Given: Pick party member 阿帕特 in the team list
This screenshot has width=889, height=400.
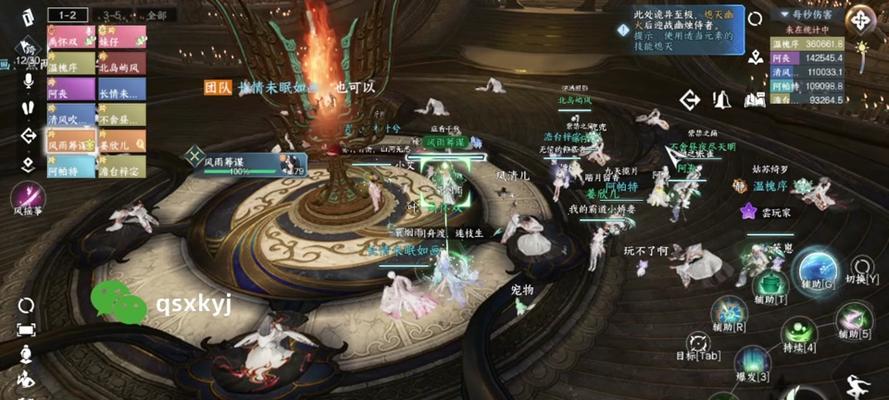Looking at the screenshot, I should [x=69, y=170].
